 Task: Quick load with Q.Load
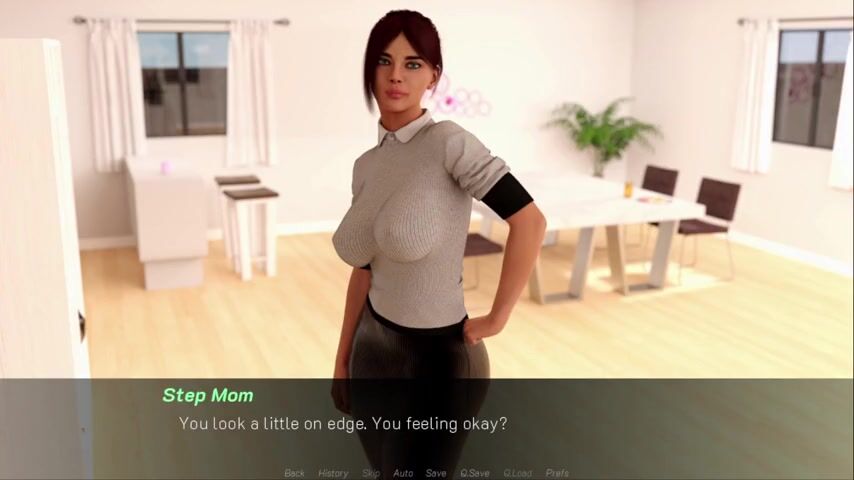tap(517, 473)
